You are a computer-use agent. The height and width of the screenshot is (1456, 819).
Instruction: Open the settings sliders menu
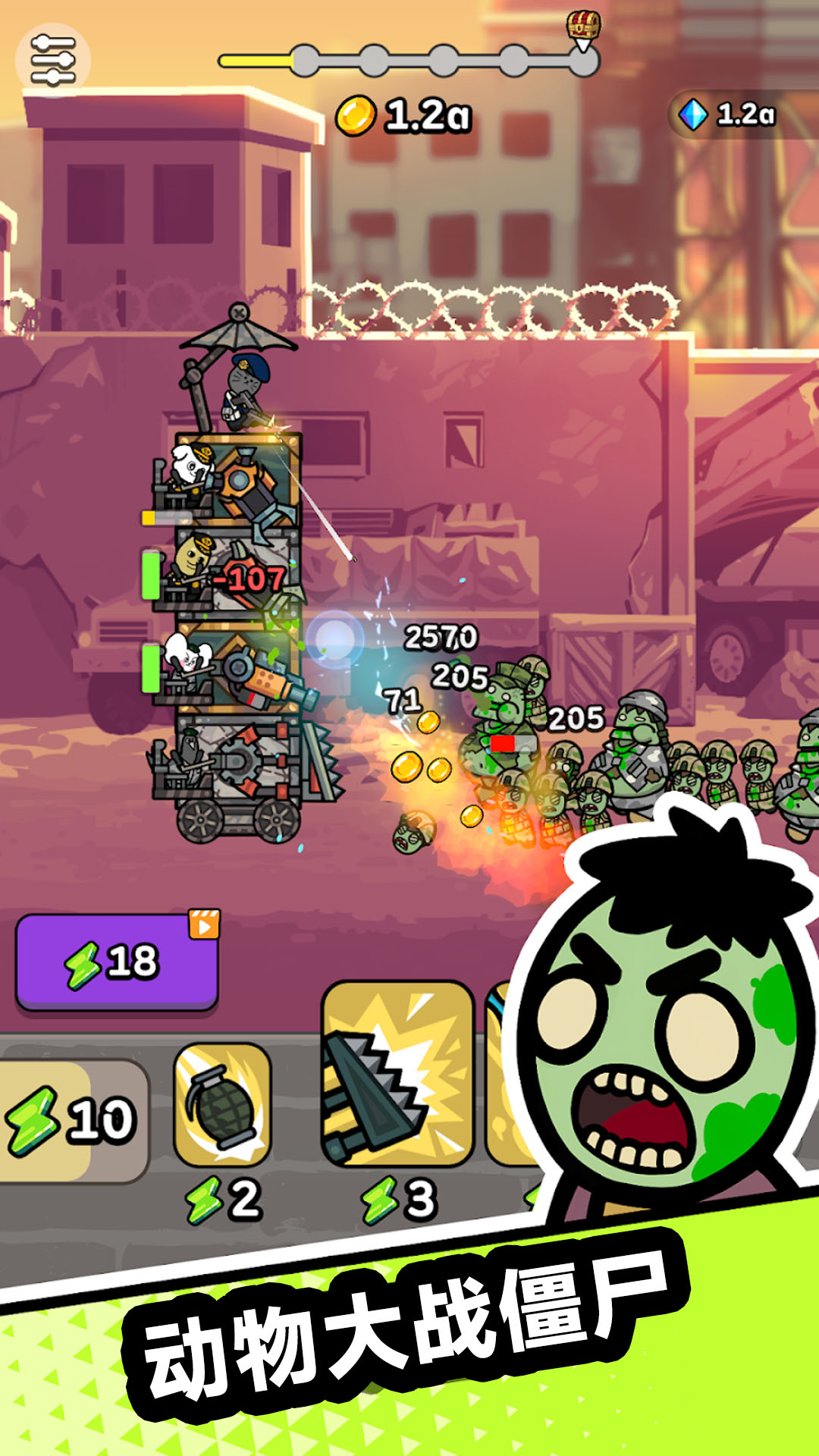point(52,60)
